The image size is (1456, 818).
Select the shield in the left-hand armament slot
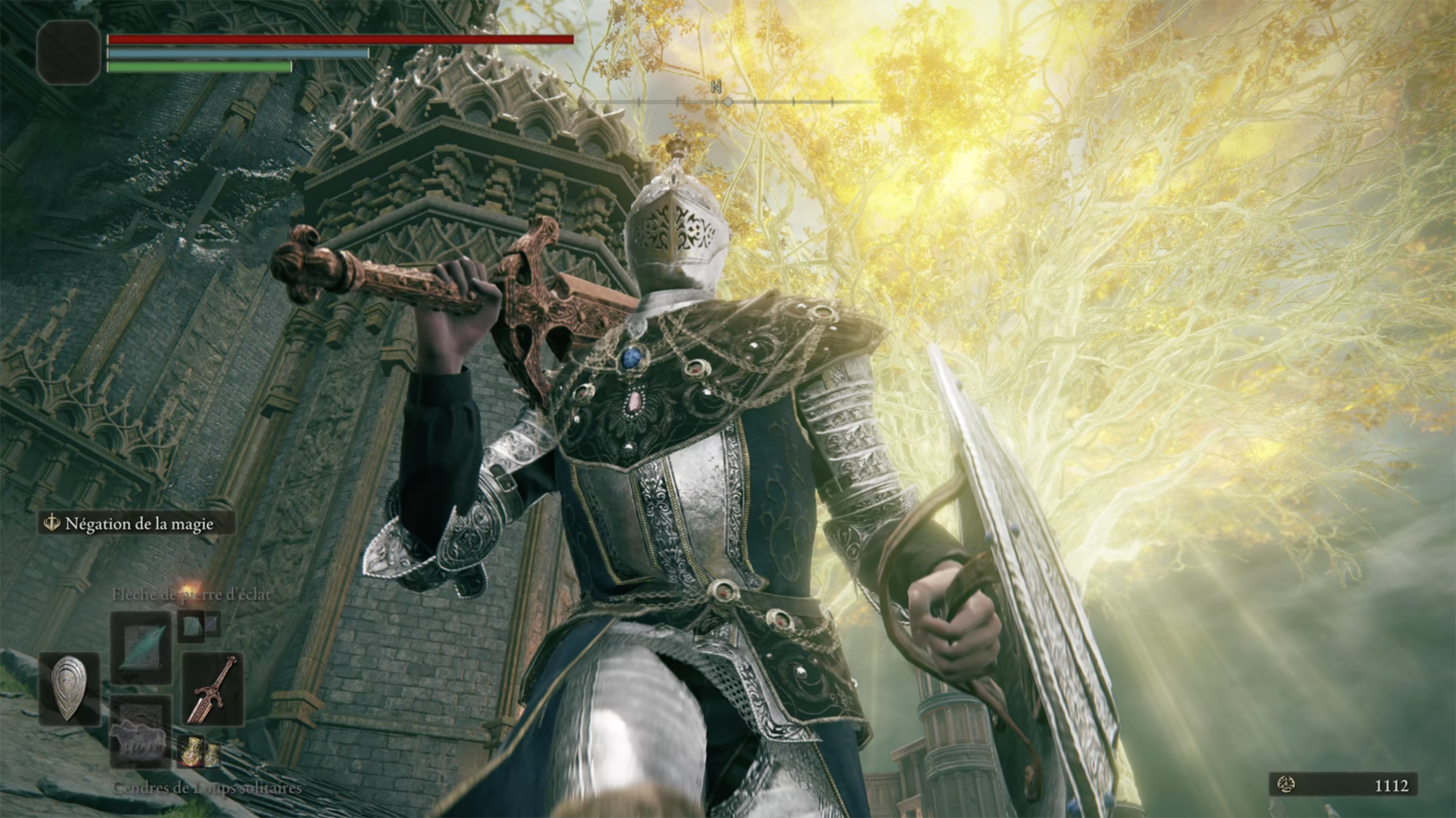coord(70,686)
